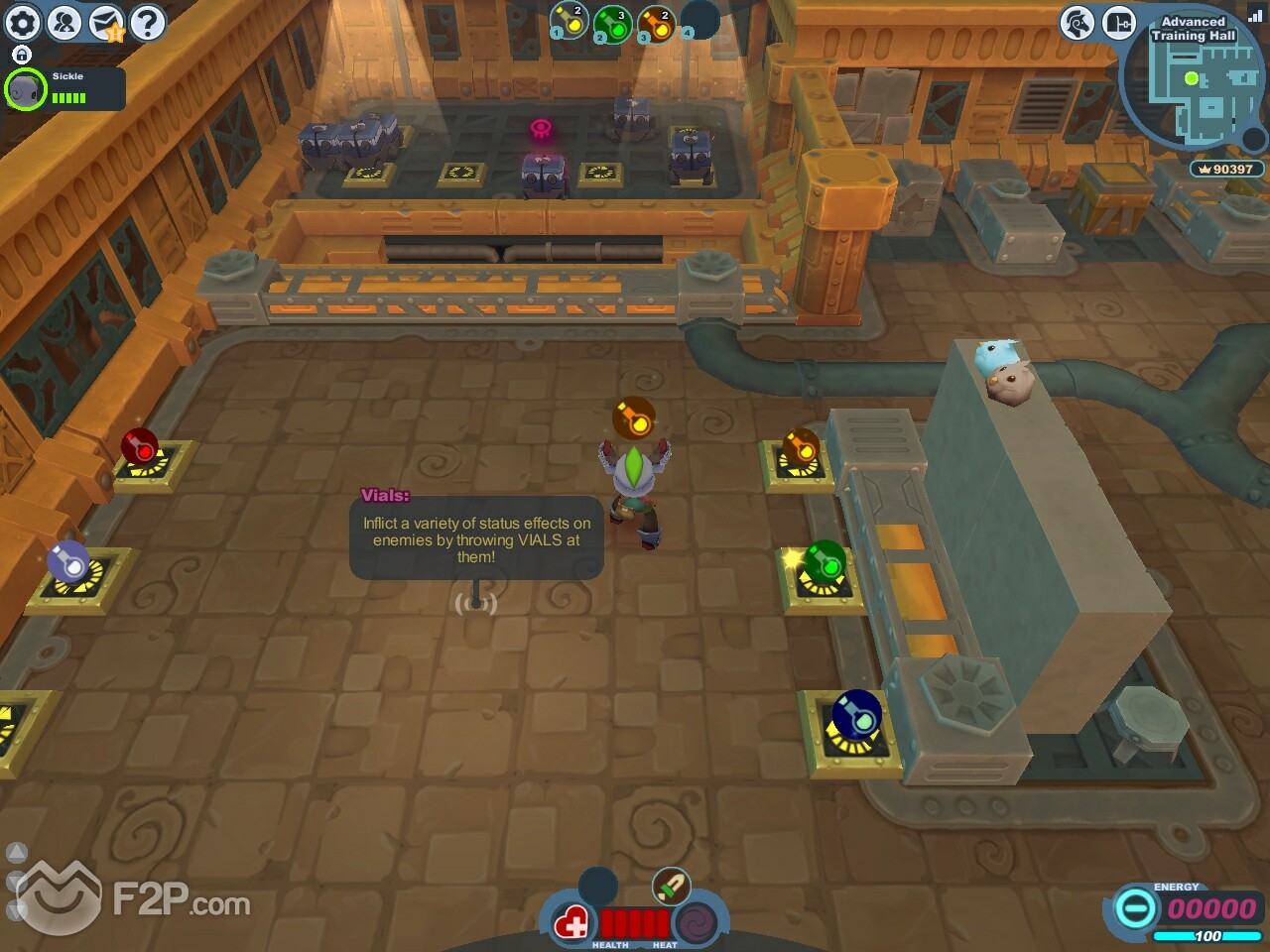This screenshot has height=952, width=1270.
Task: Open the question mark help button
Action: [x=148, y=22]
